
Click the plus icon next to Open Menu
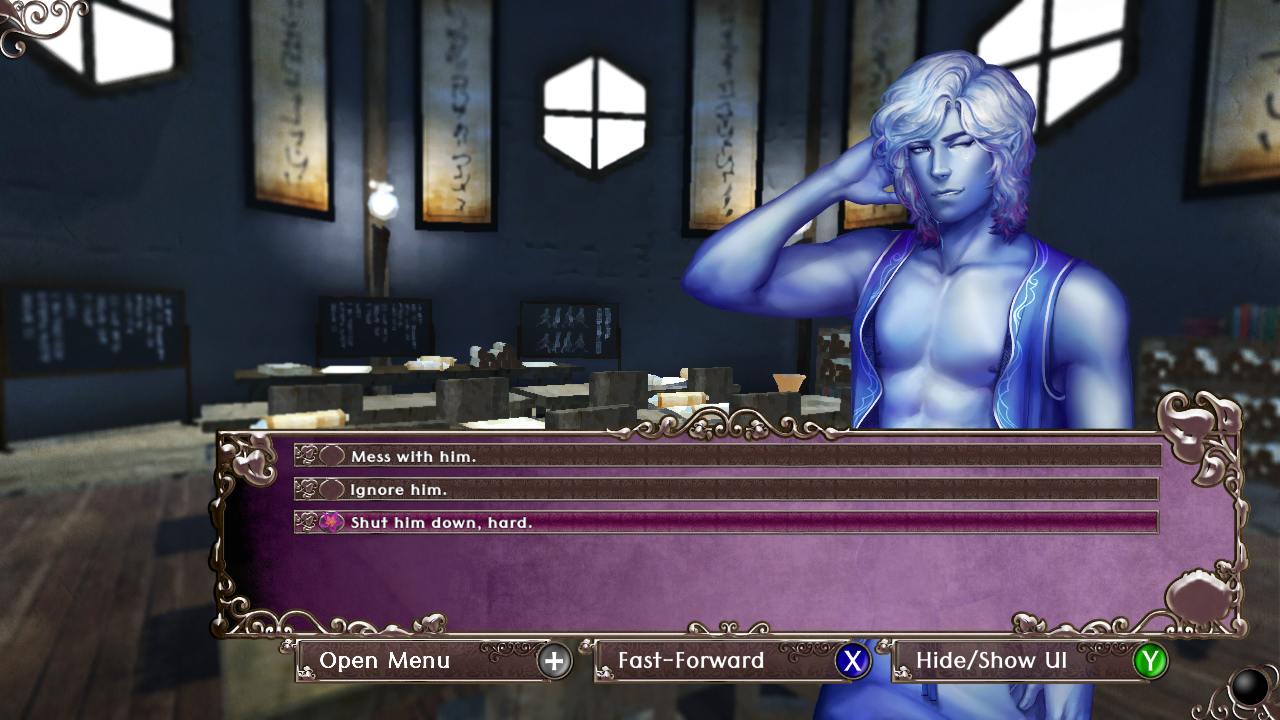coord(554,661)
